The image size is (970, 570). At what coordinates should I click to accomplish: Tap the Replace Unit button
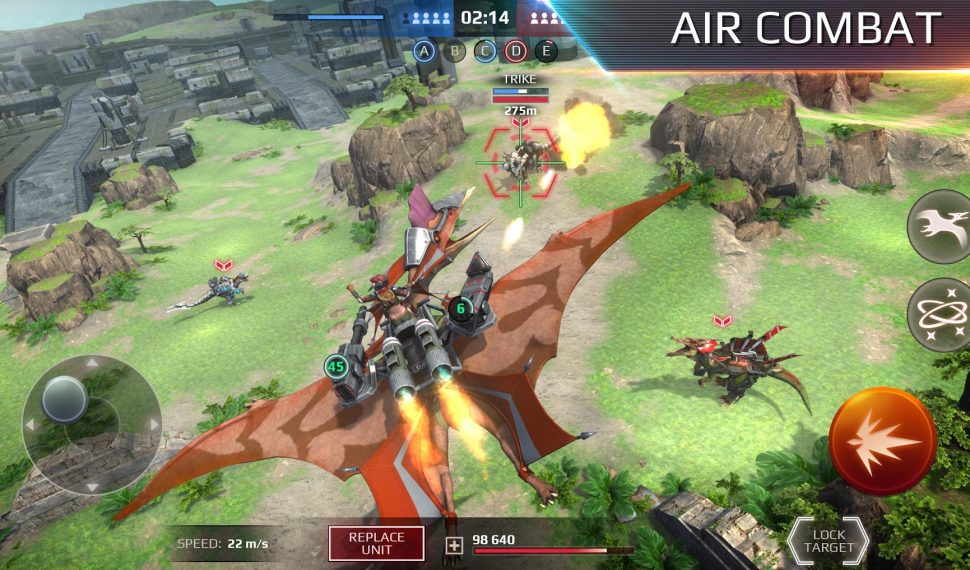(x=376, y=544)
